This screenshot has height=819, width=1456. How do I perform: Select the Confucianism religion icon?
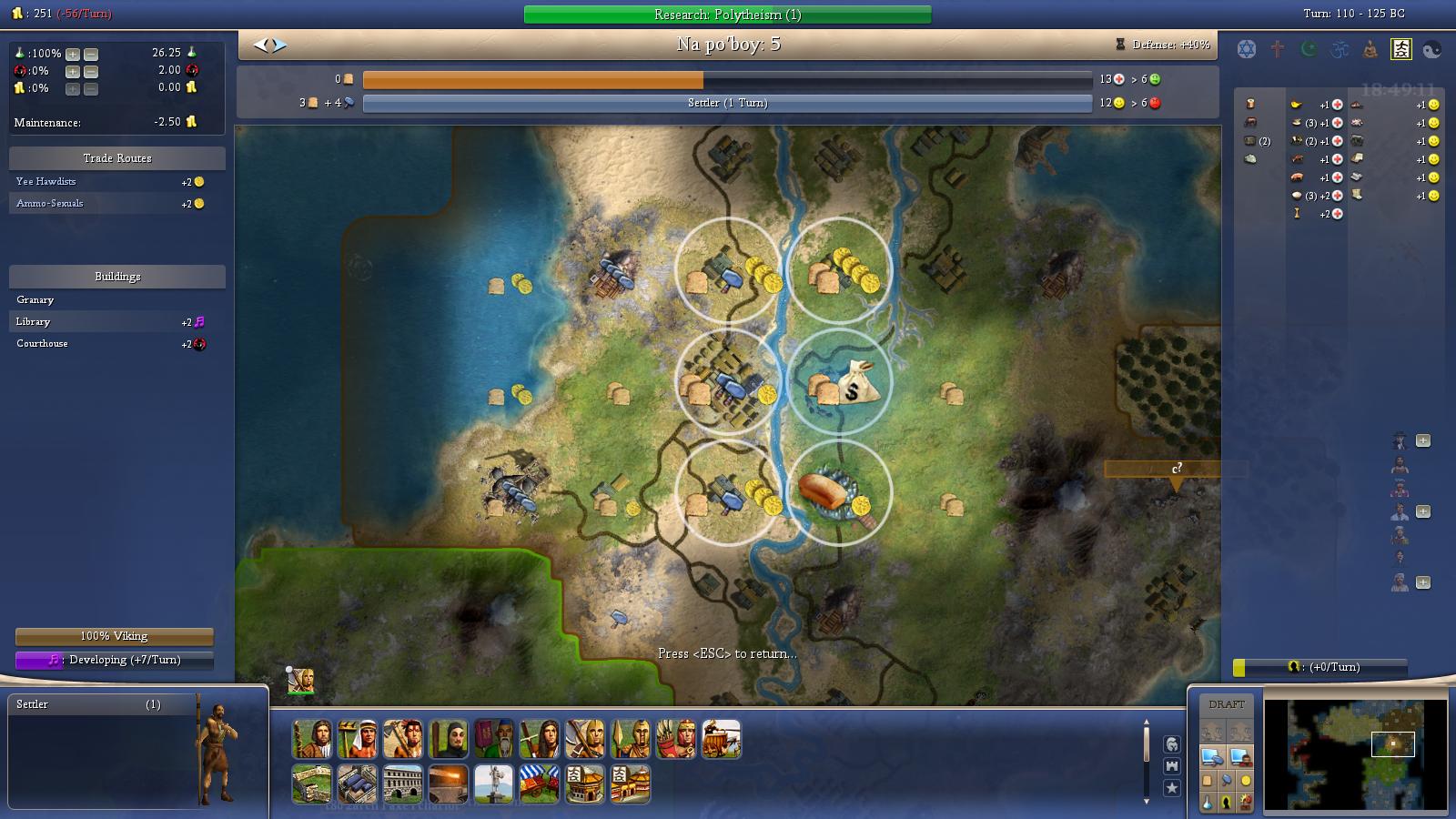point(1401,50)
